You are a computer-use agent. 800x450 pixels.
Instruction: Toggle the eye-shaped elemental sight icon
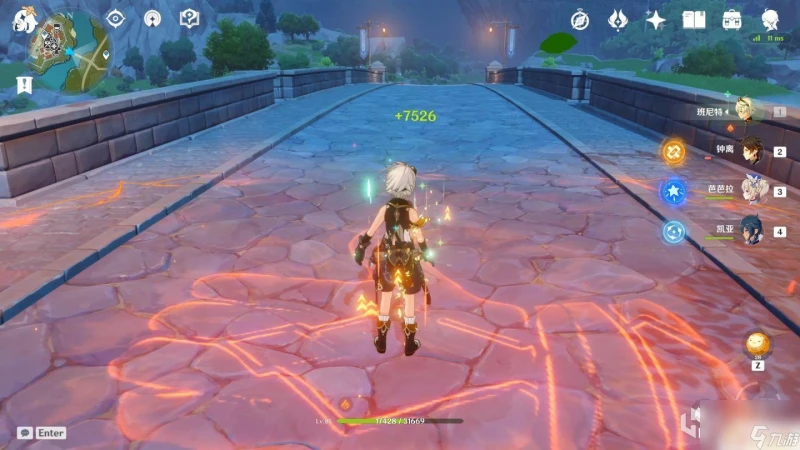(116, 18)
